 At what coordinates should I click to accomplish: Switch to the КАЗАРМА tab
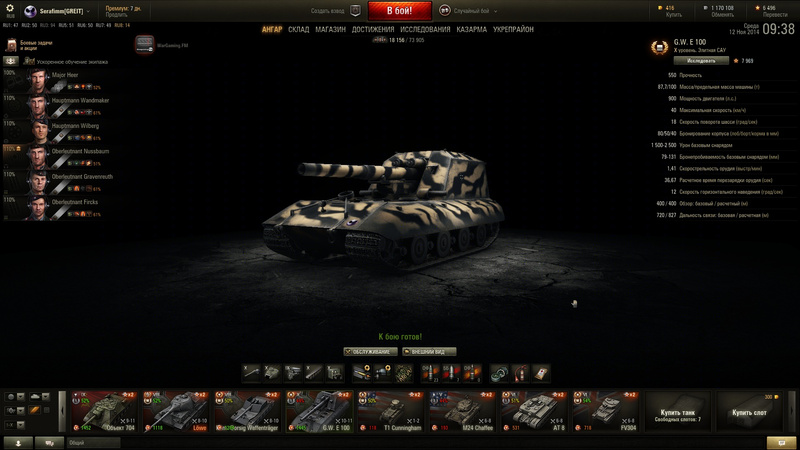tap(472, 30)
